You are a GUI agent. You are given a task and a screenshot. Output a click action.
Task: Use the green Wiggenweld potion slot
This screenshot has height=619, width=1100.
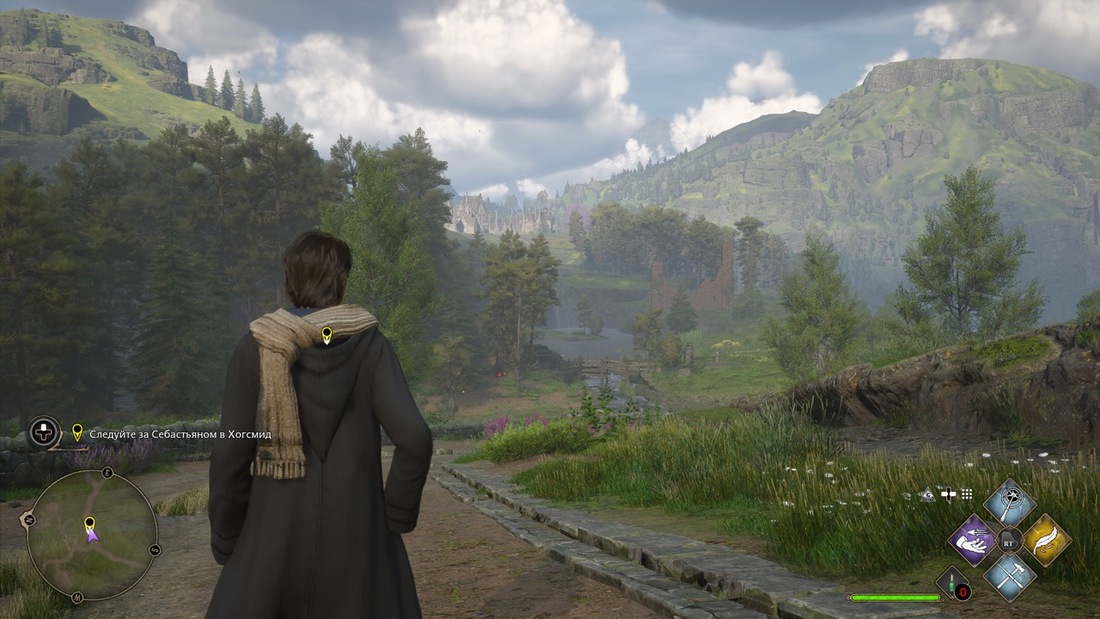point(952,582)
